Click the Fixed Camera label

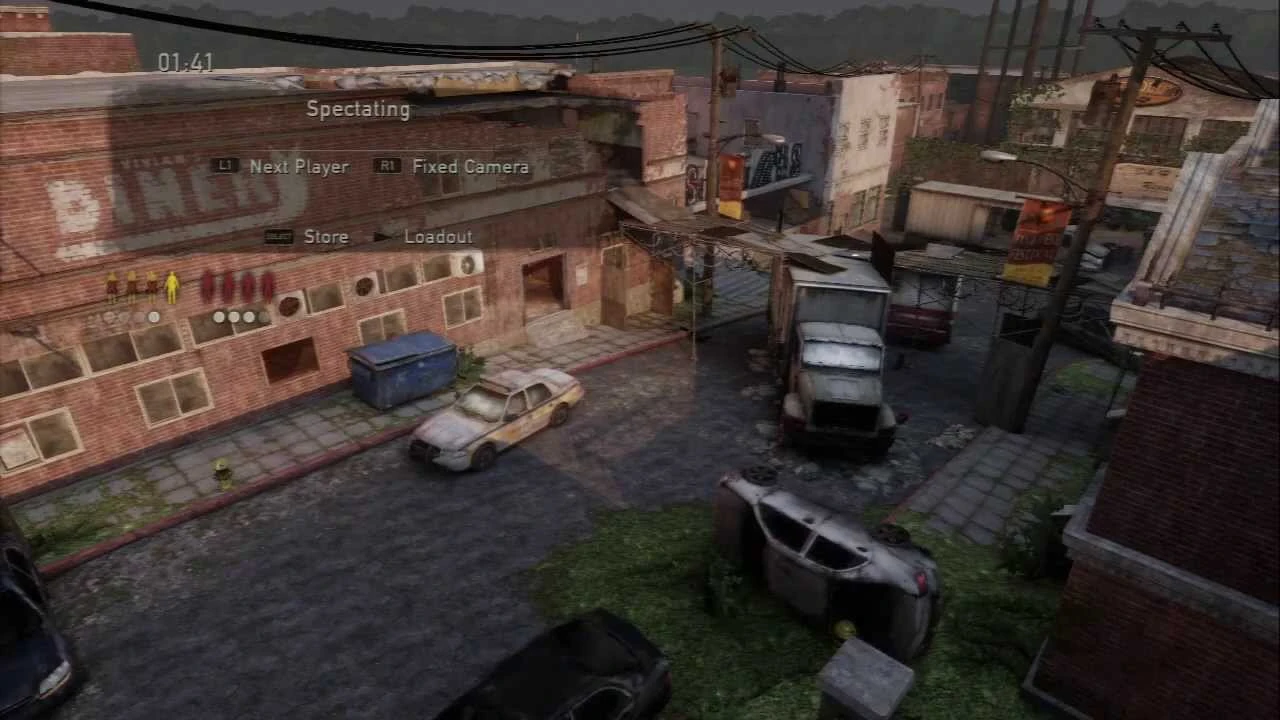470,166
